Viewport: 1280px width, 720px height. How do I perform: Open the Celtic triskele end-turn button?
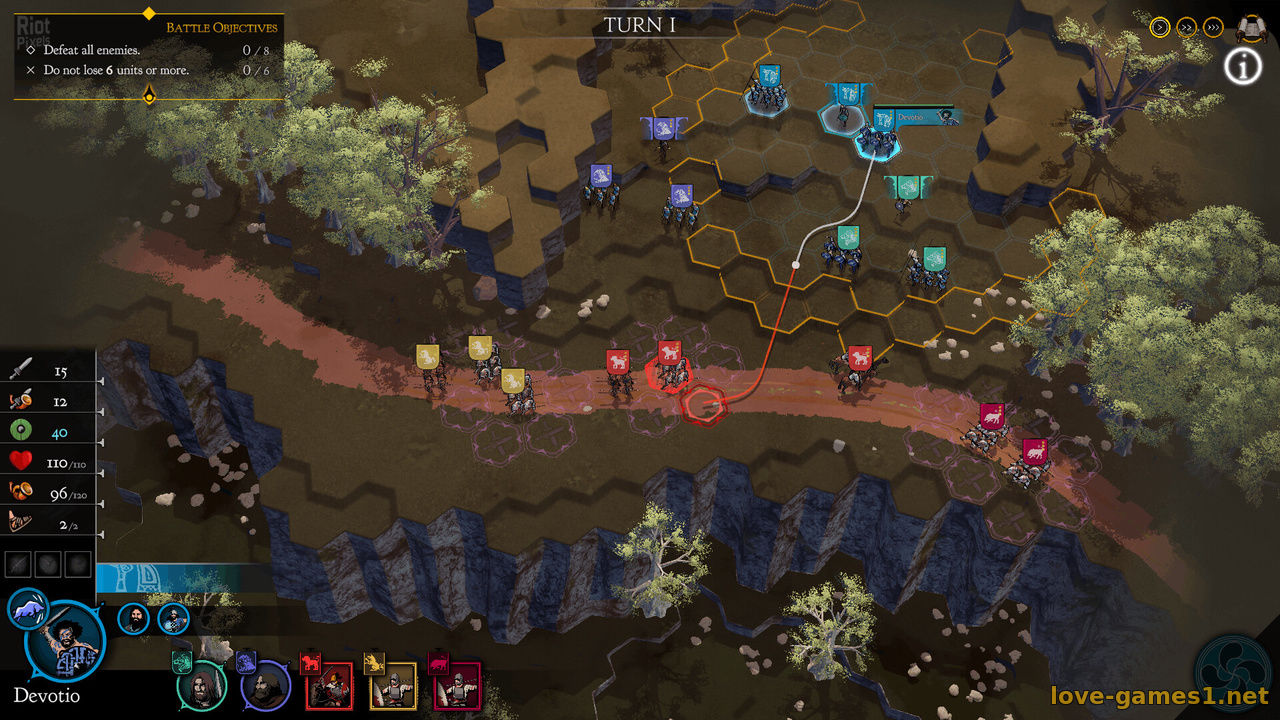1232,672
